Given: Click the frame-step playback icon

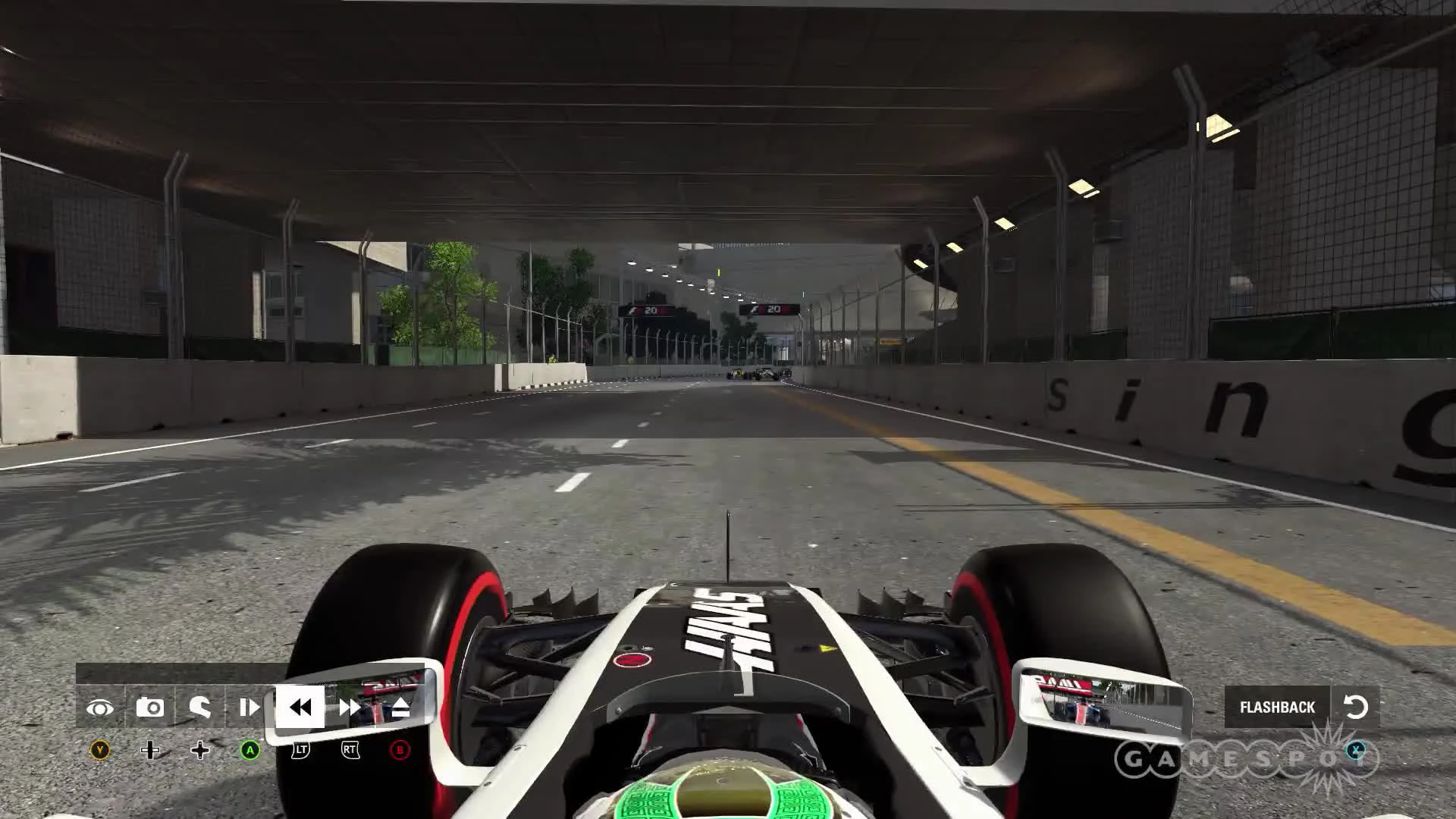Looking at the screenshot, I should click(x=250, y=707).
